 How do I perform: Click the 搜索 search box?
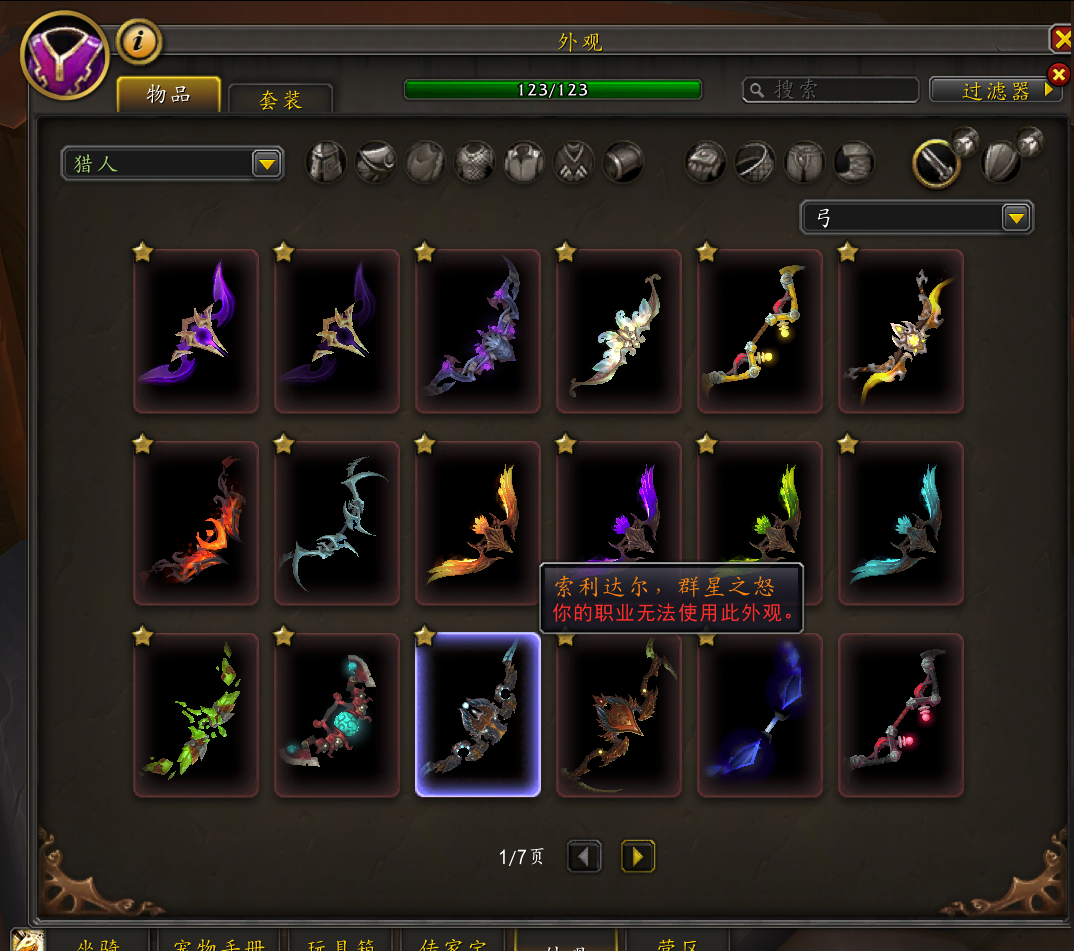pos(831,90)
